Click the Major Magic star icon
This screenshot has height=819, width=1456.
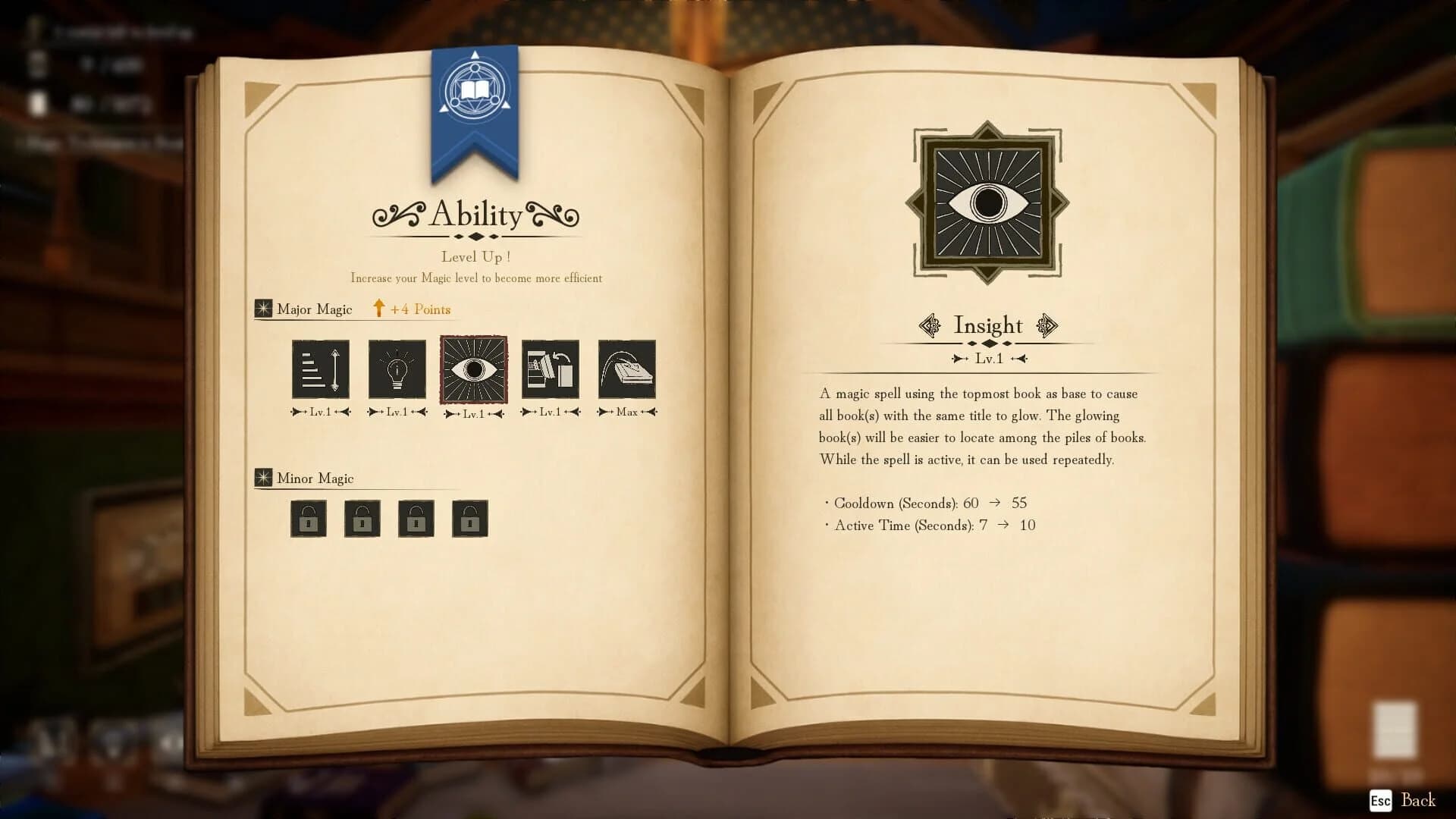pyautogui.click(x=262, y=308)
